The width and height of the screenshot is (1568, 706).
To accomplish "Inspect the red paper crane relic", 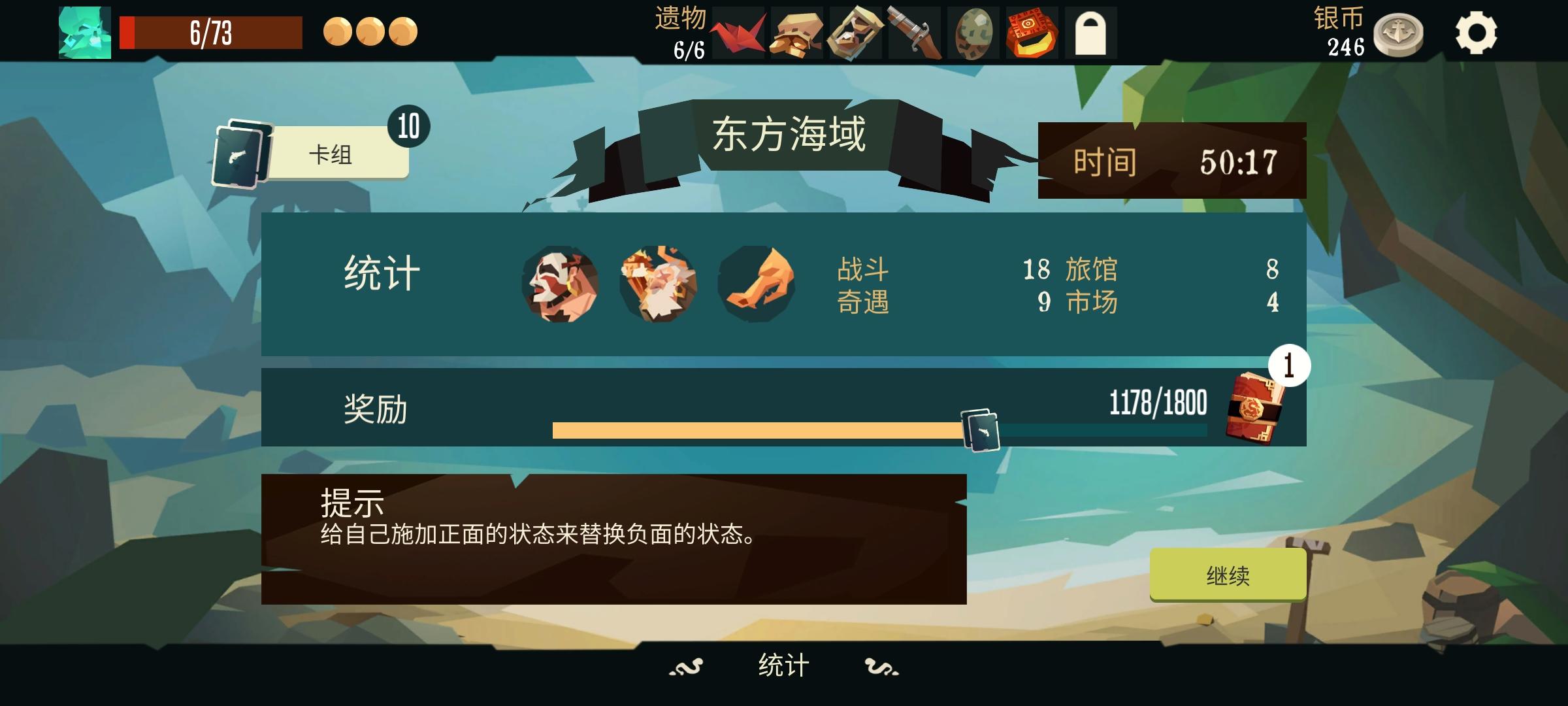I will pyautogui.click(x=736, y=31).
